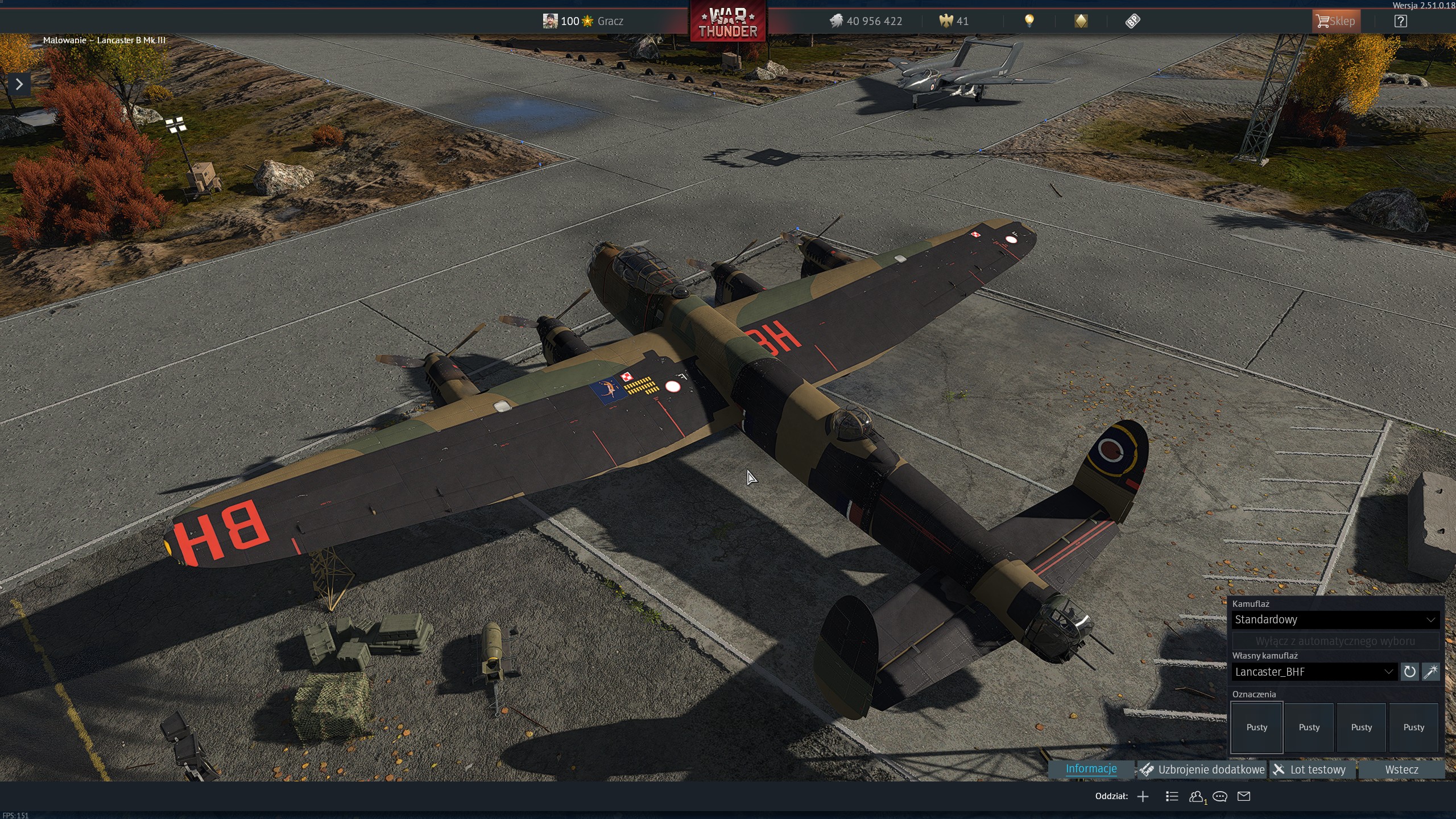
Task: Start the Lot testowy test flight
Action: (x=1312, y=770)
